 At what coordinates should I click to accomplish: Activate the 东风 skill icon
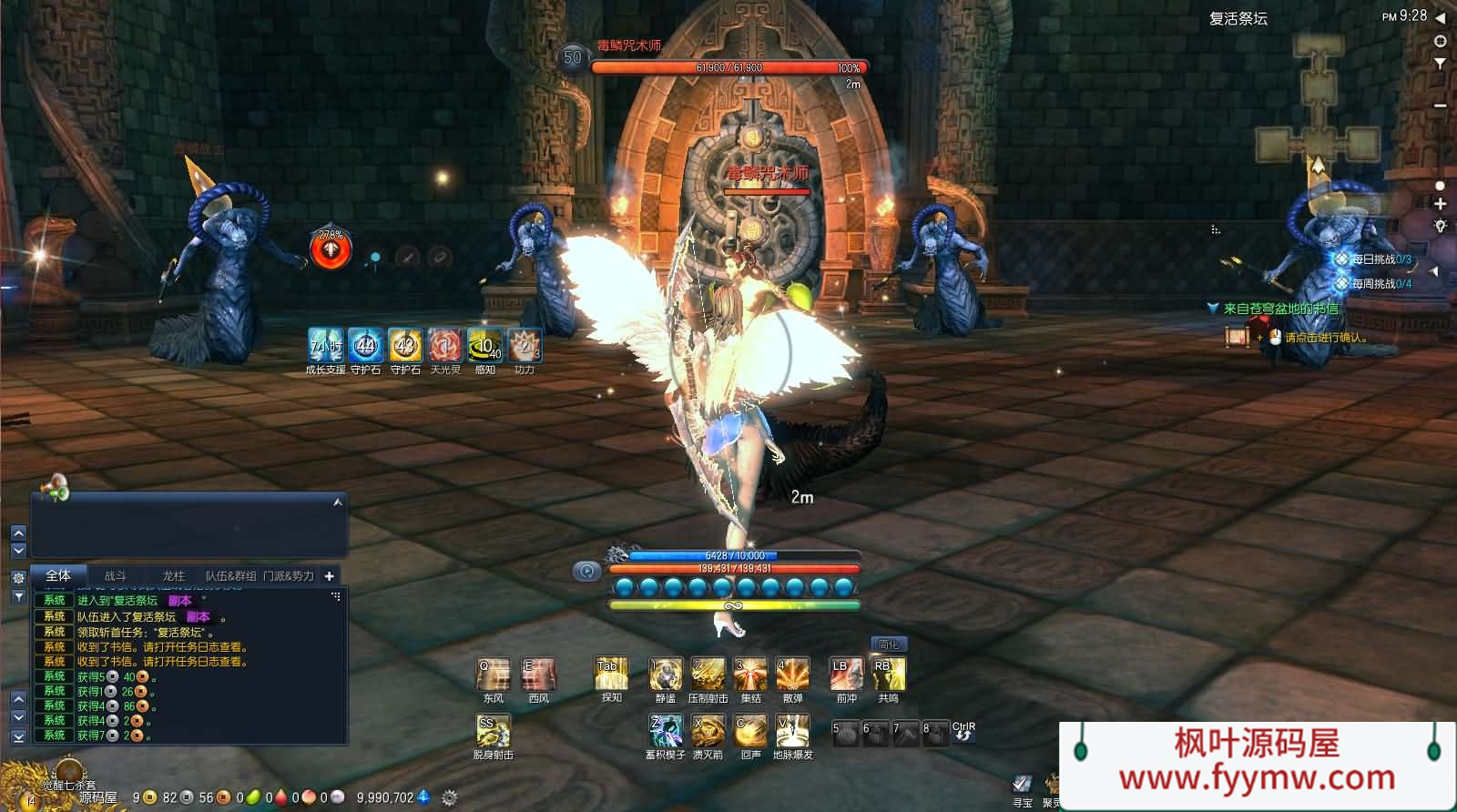tap(493, 675)
